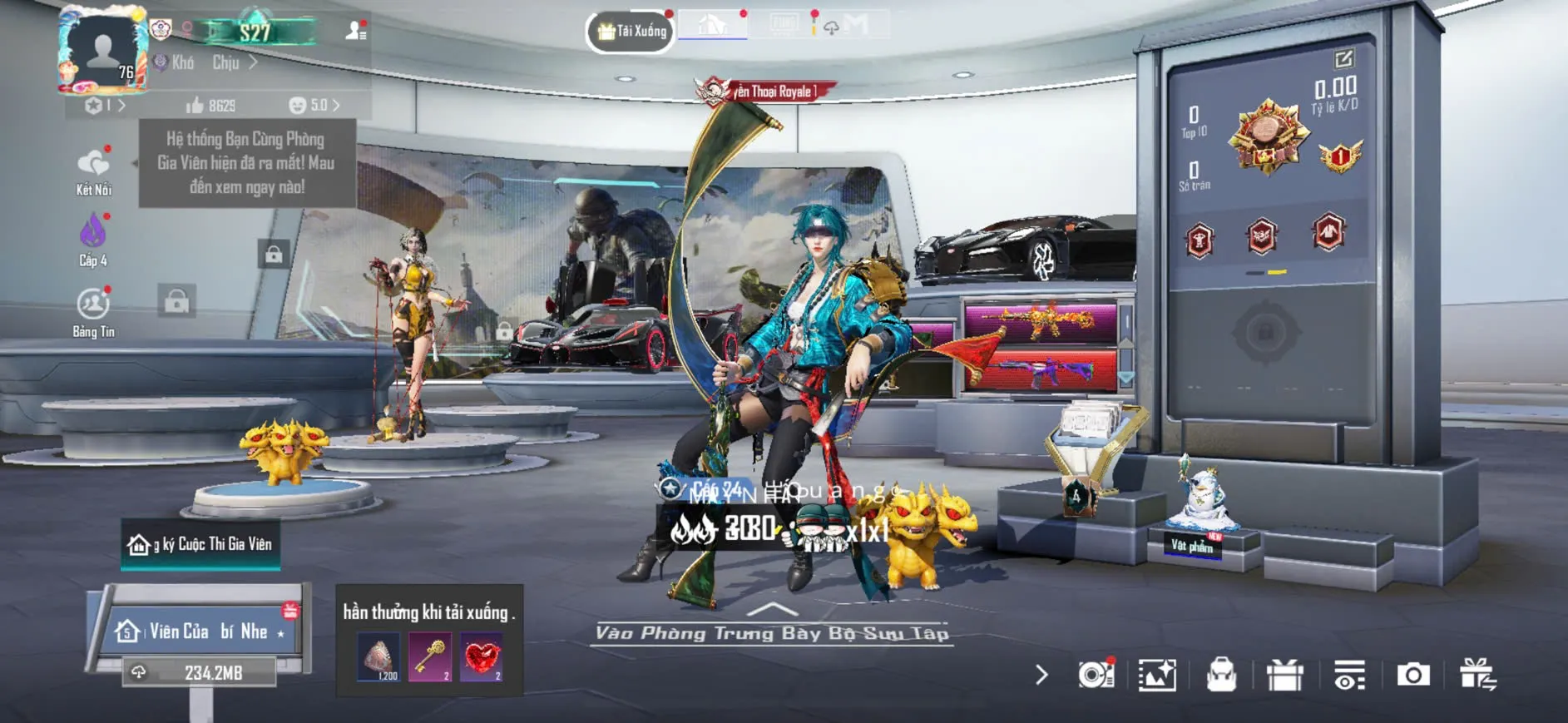Download the 234.2MB resource pack
1568x723 pixels.
200,672
